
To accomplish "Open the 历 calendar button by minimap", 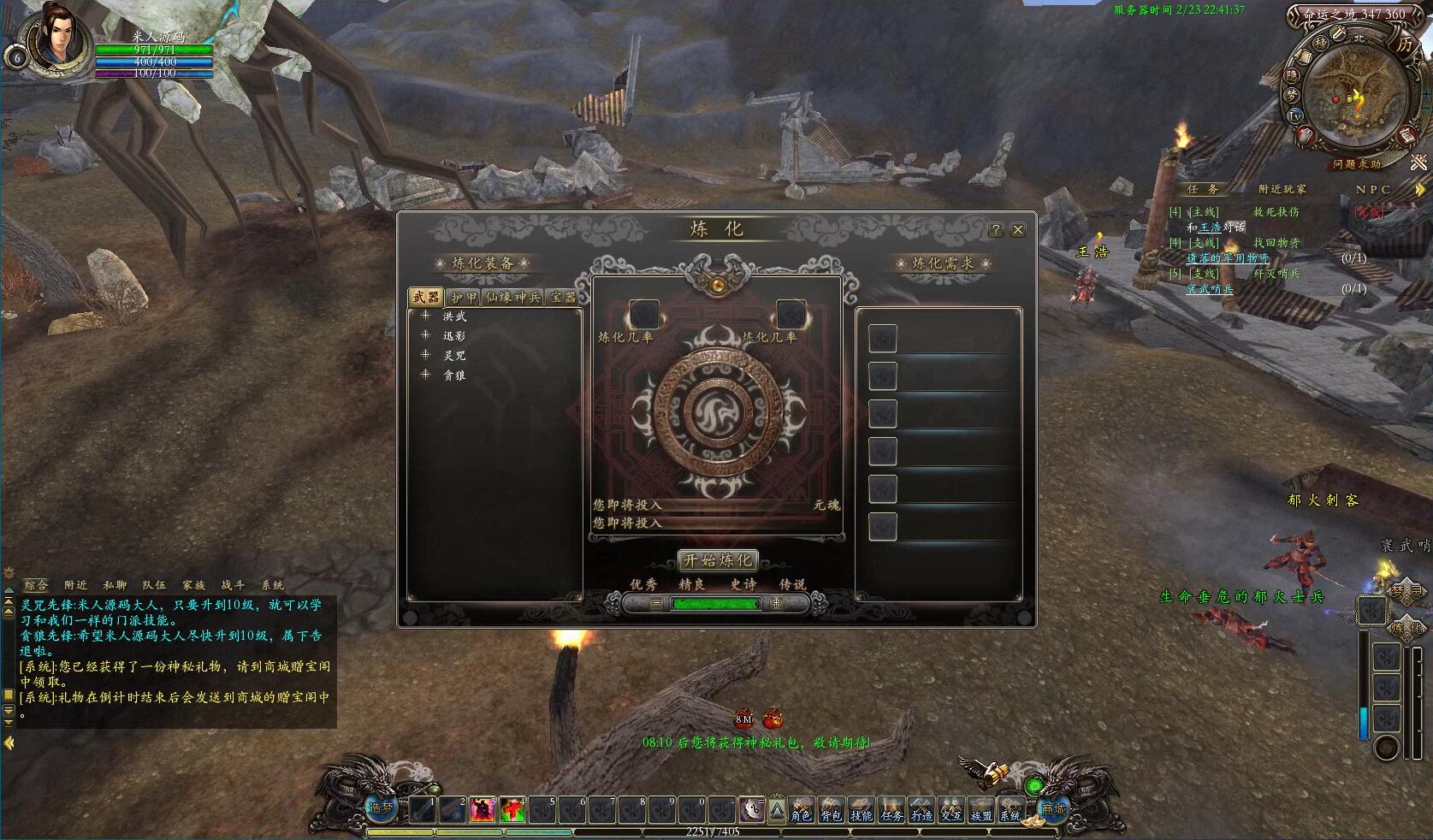I will coord(1404,45).
